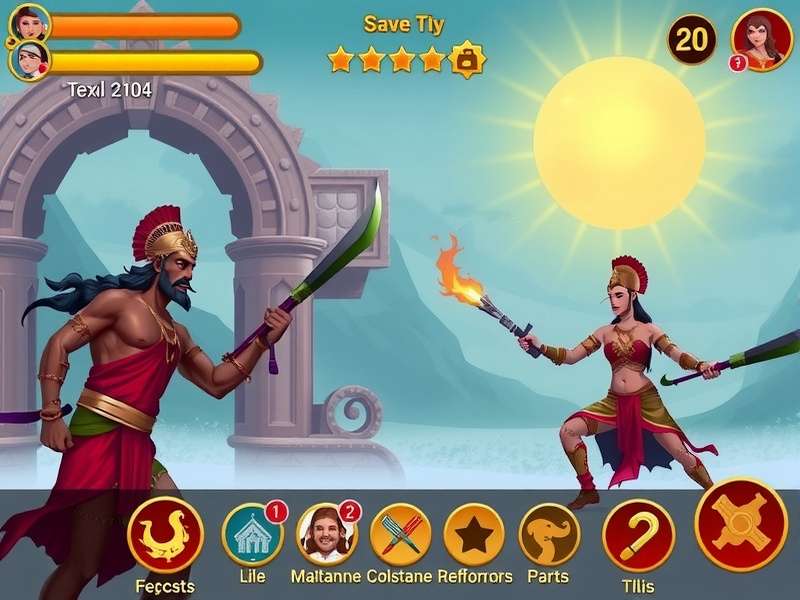Select the red-headband player portrait

click(x=30, y=62)
